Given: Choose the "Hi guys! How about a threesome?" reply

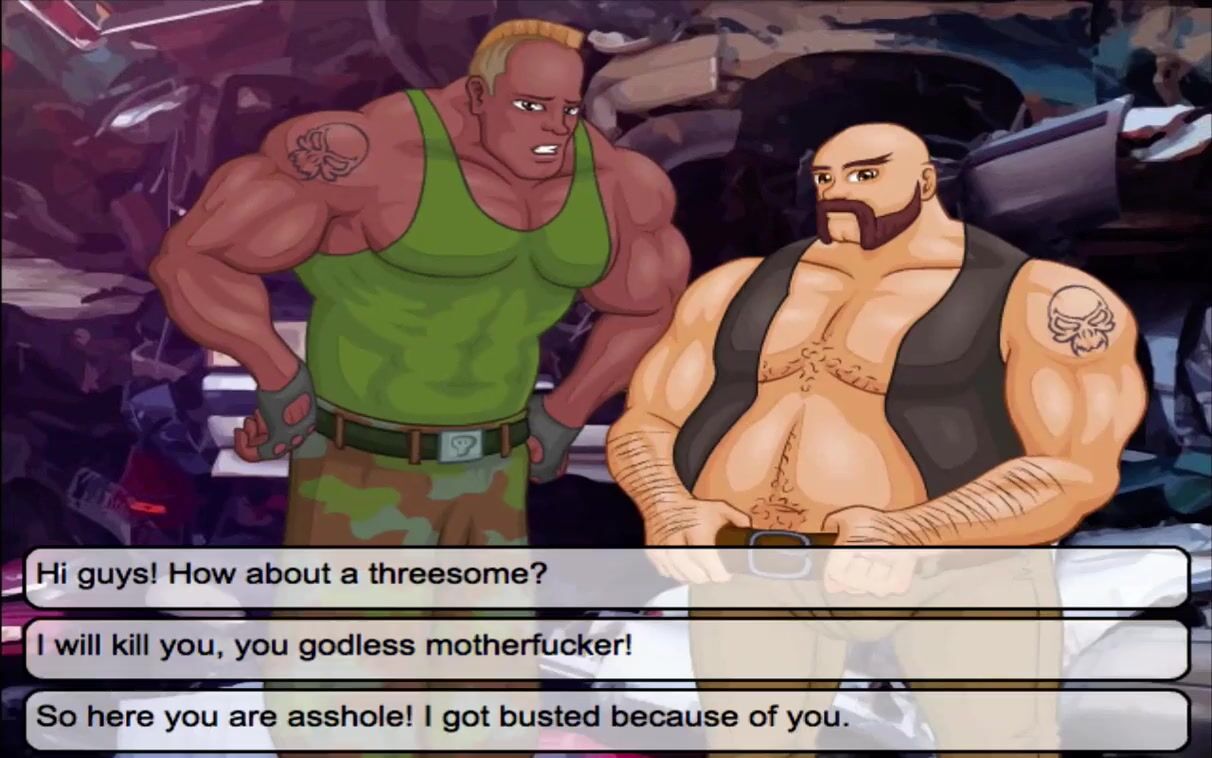Looking at the screenshot, I should 605,576.
